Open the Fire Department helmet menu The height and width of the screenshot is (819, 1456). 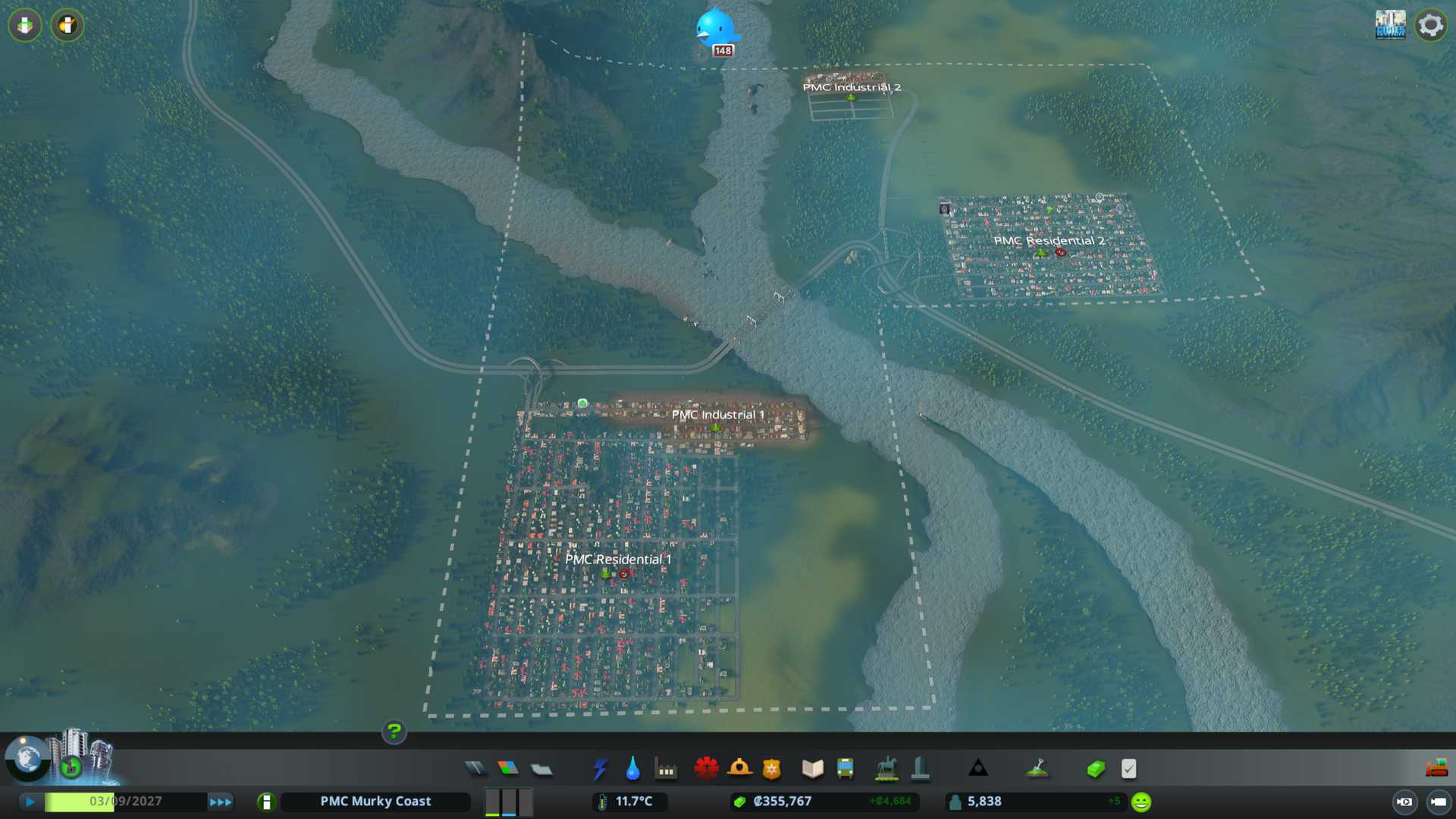(739, 769)
